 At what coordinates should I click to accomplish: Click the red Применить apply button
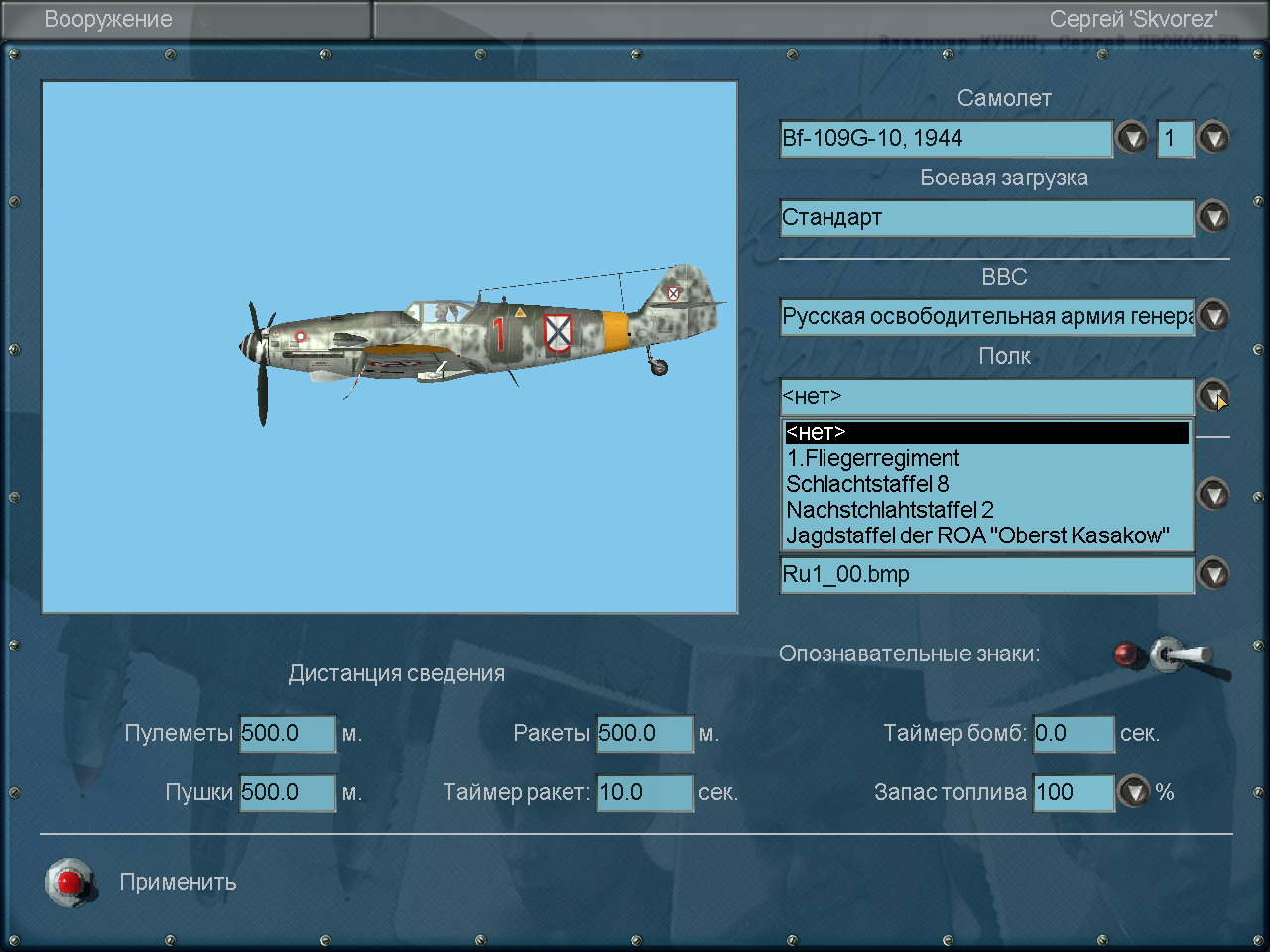click(69, 882)
